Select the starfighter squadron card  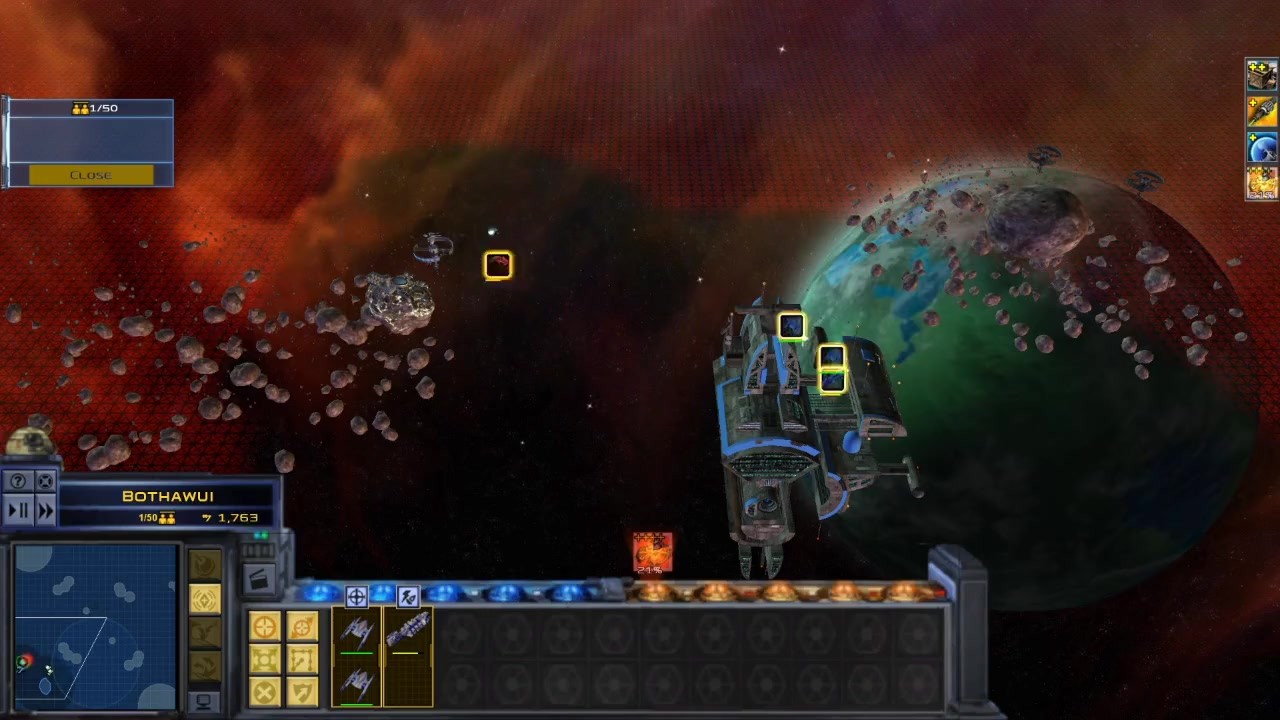pyautogui.click(x=357, y=656)
